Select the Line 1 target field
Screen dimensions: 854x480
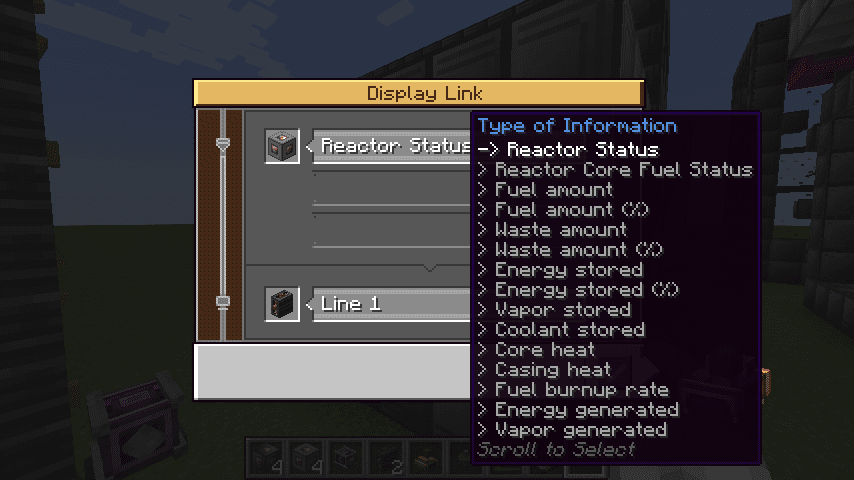click(x=392, y=304)
